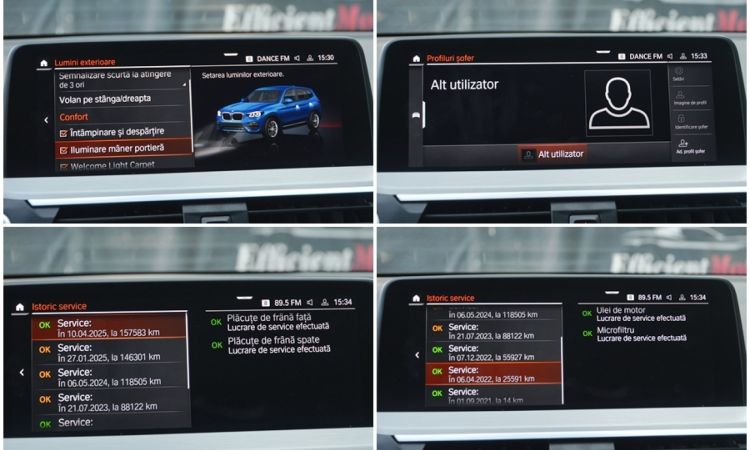
Task: Show the service entry from 01.09.2021
Action: tap(497, 394)
